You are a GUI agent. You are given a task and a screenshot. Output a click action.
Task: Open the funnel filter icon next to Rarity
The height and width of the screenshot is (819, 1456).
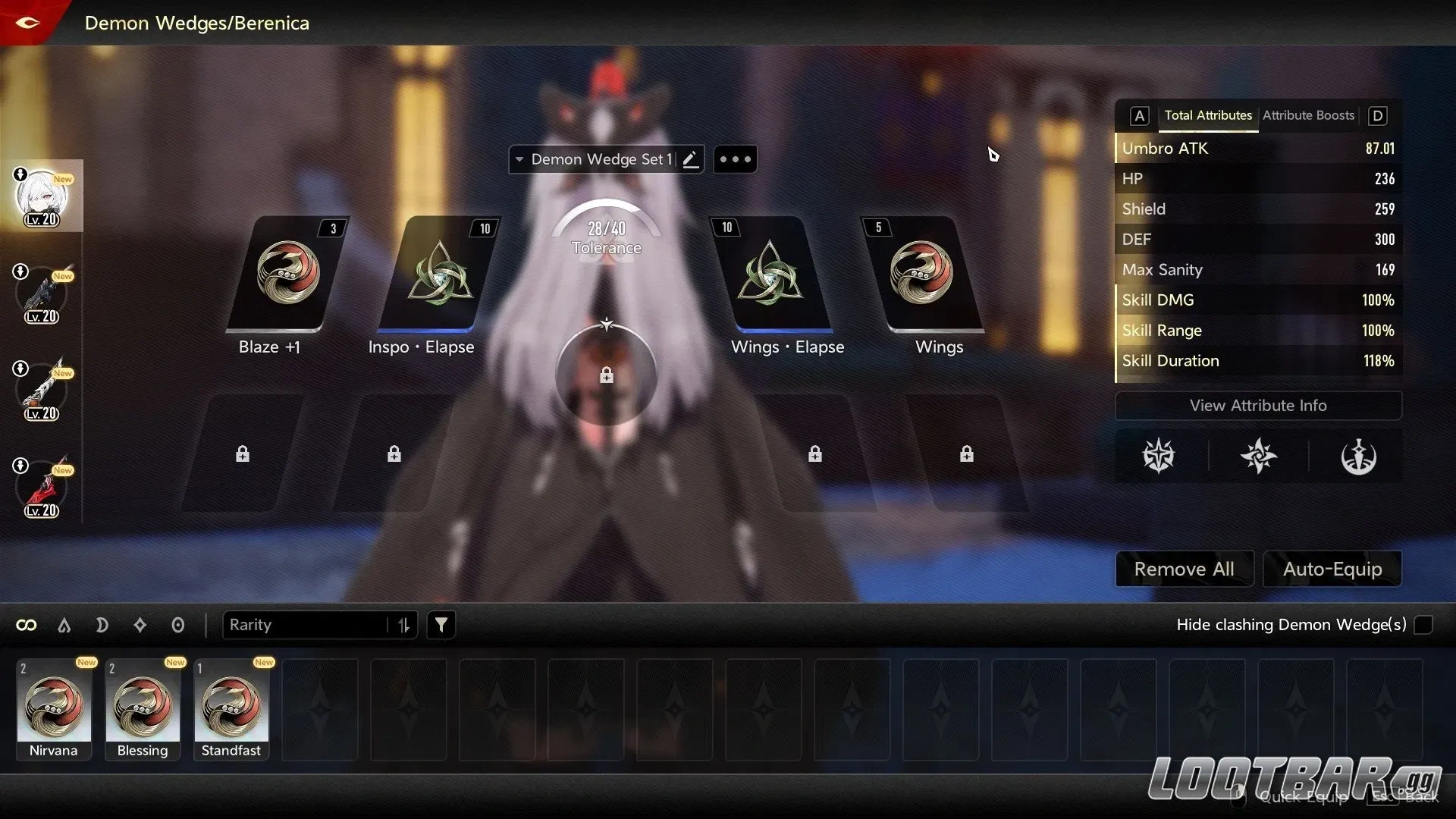point(441,625)
